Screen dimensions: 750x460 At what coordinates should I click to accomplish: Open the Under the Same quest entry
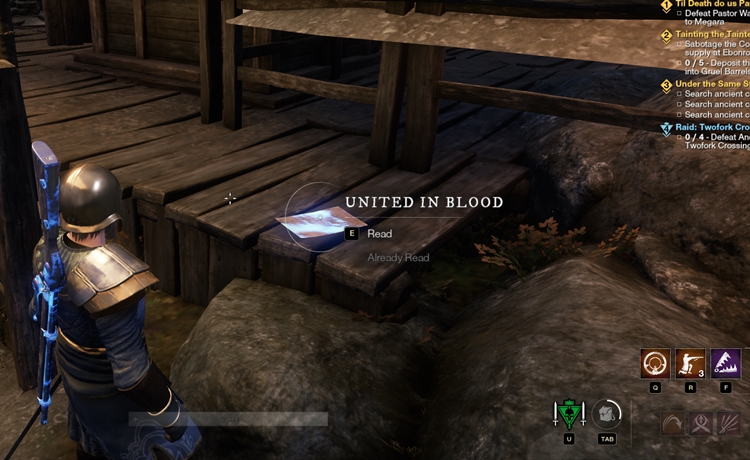pyautogui.click(x=710, y=84)
